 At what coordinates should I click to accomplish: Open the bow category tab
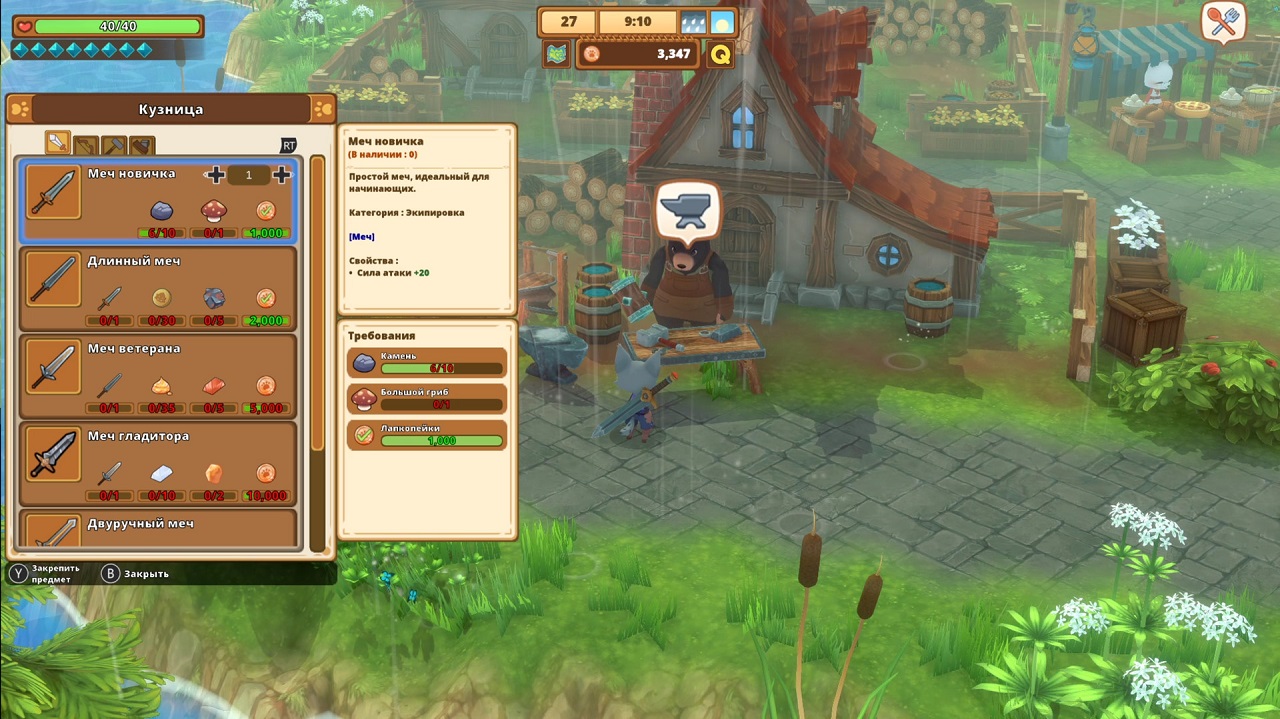coord(86,145)
